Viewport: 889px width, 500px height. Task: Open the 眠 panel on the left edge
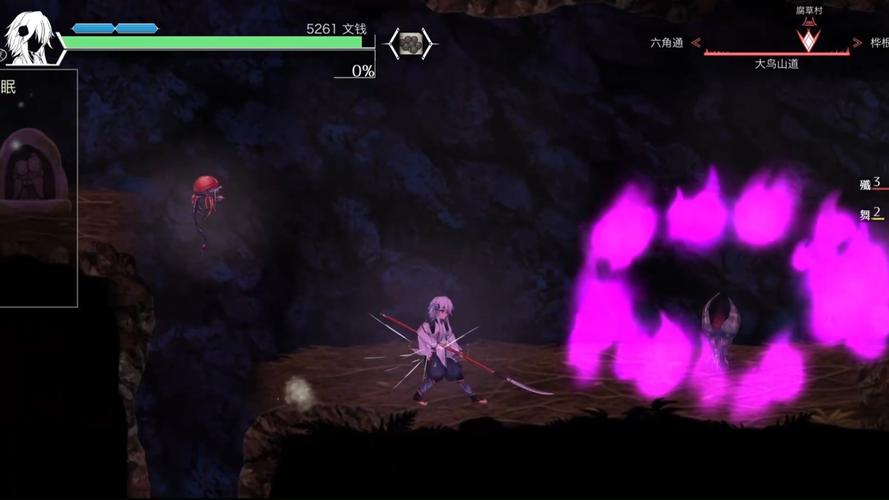tap(9, 87)
